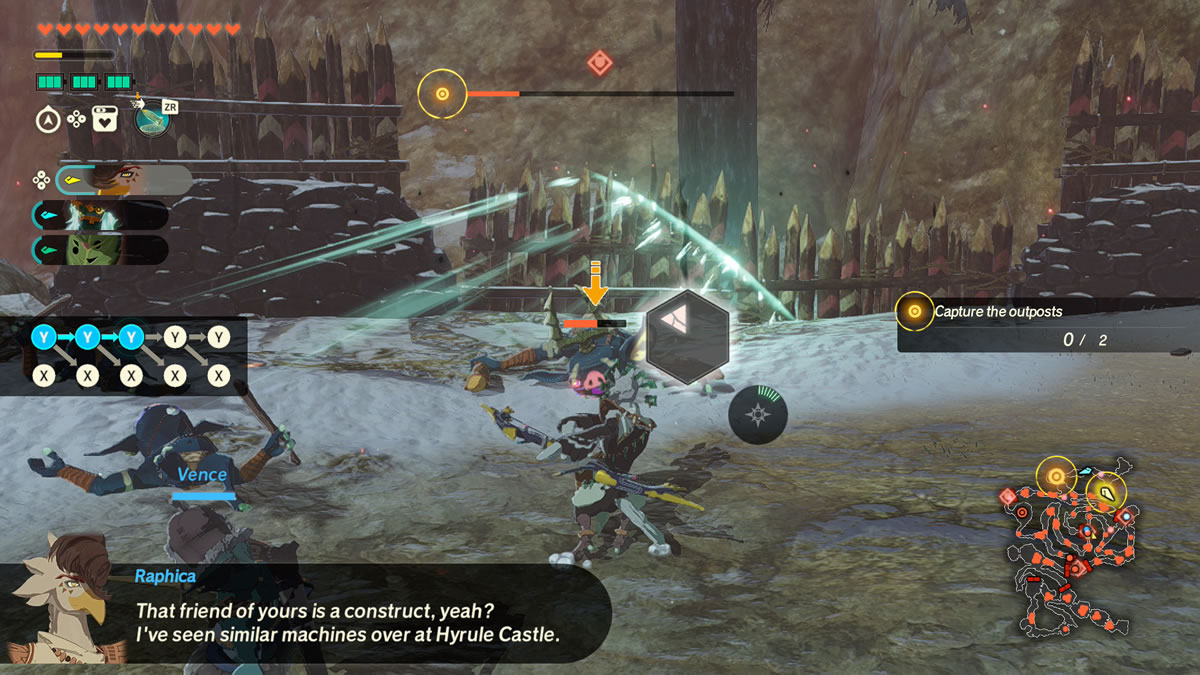1200x675 pixels.
Task: Switch to the masked construct party member
Action: (100, 215)
